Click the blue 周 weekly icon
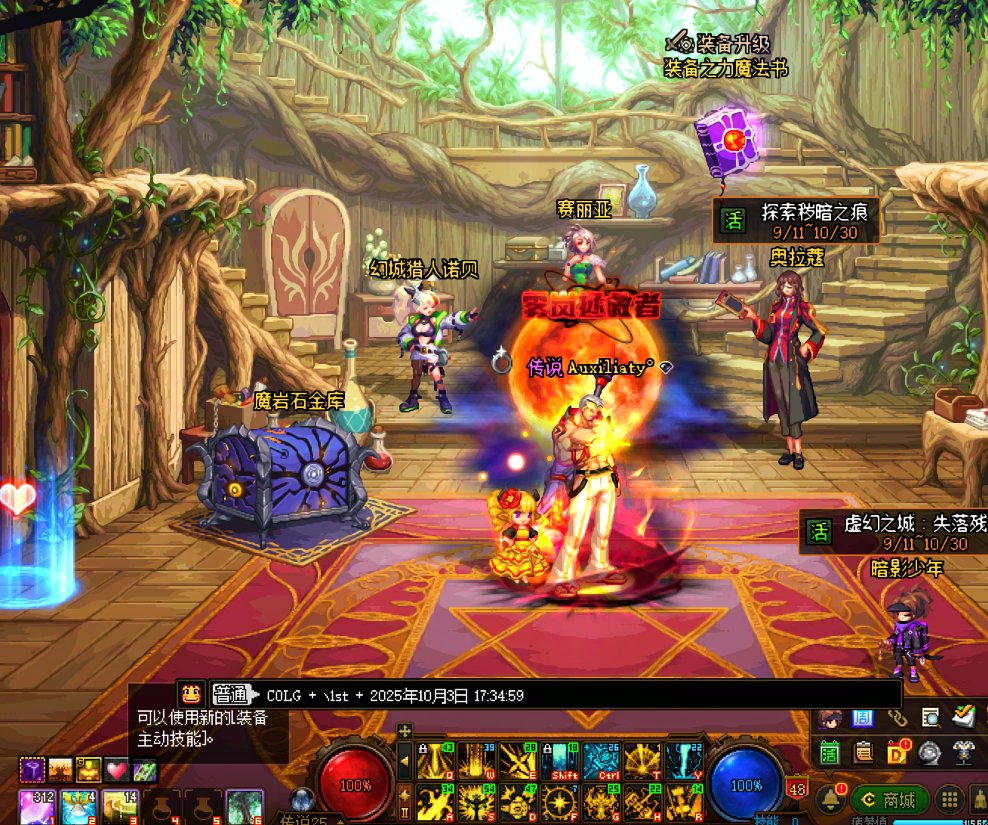The width and height of the screenshot is (988, 825). (863, 717)
